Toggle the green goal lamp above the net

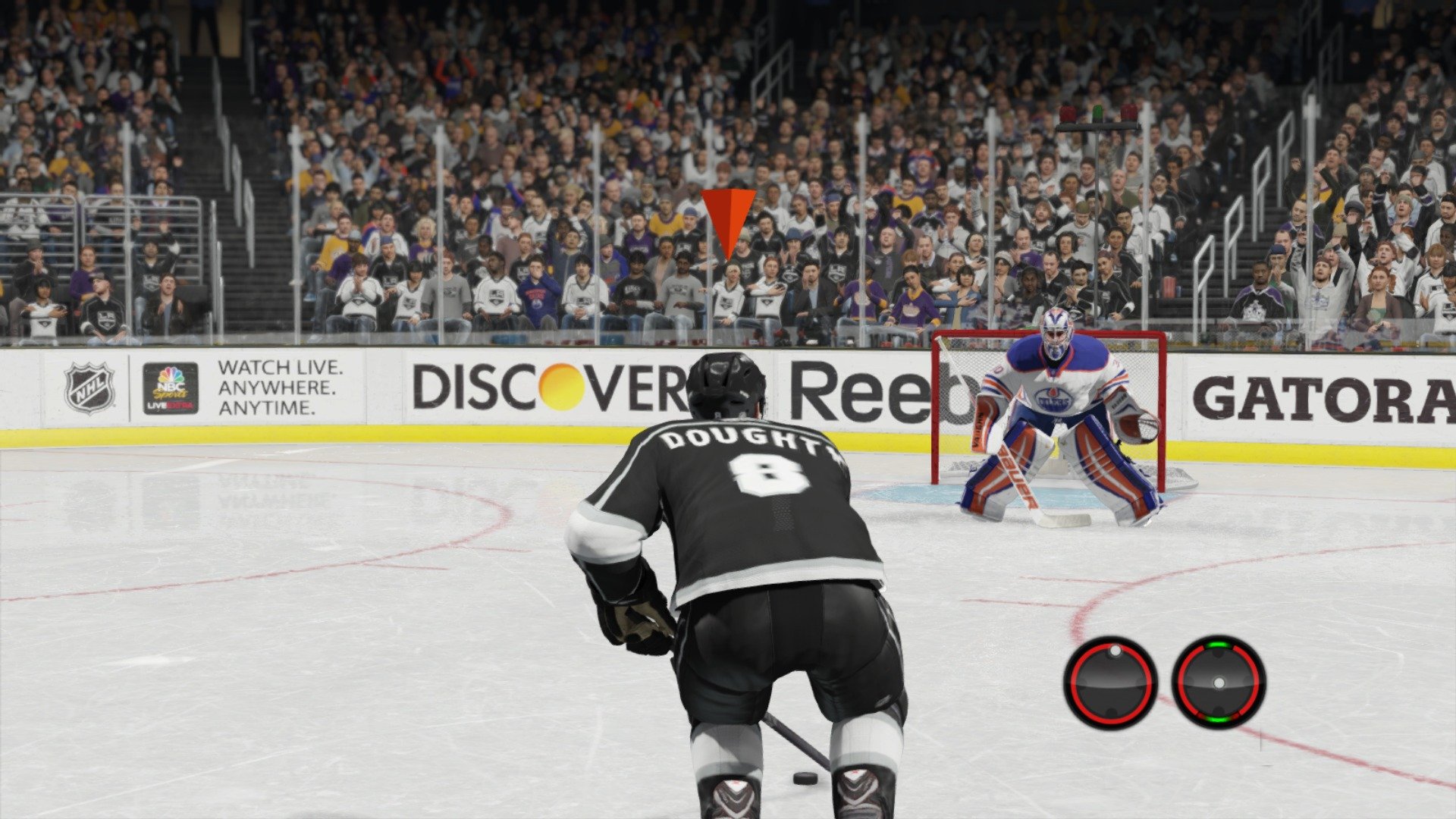(x=1098, y=111)
